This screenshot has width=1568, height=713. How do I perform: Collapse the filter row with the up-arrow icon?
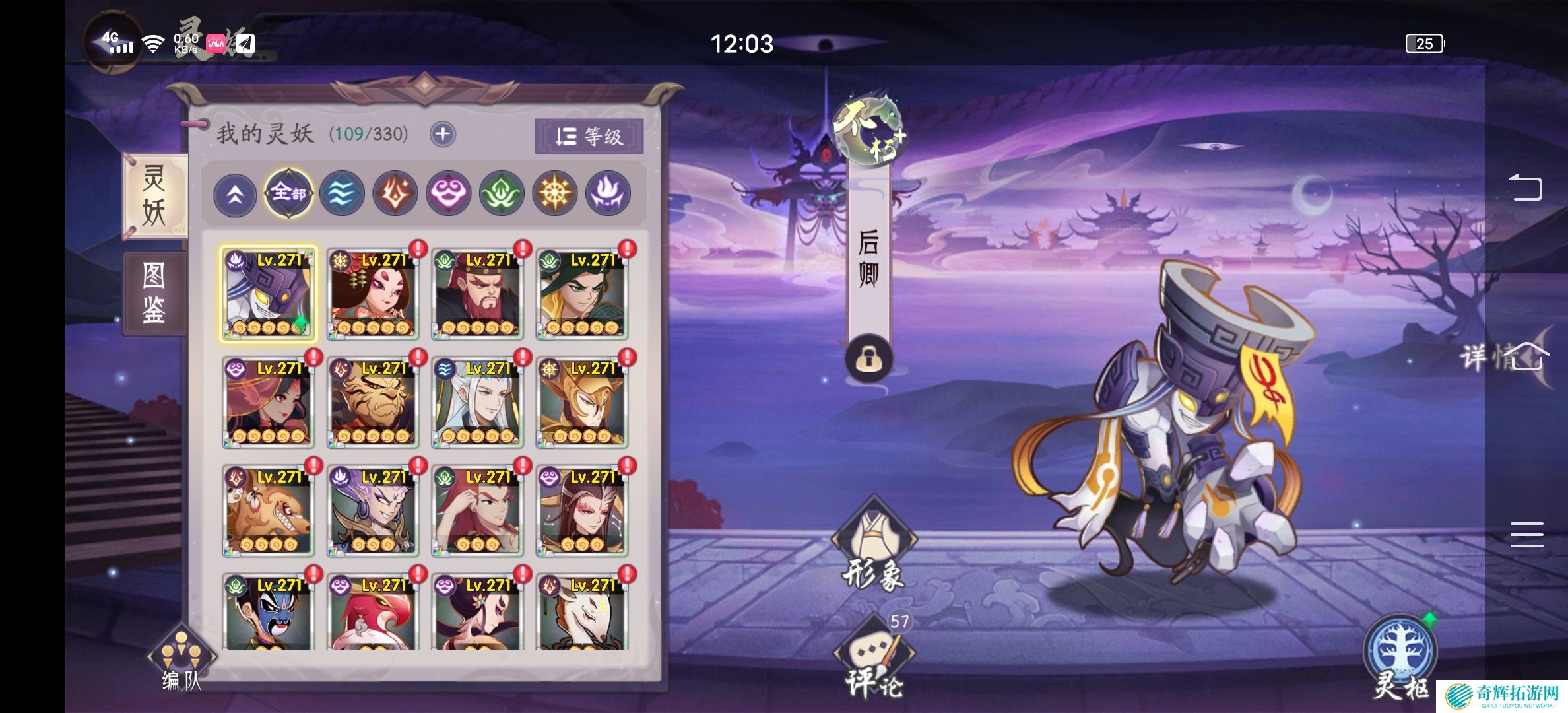point(235,195)
